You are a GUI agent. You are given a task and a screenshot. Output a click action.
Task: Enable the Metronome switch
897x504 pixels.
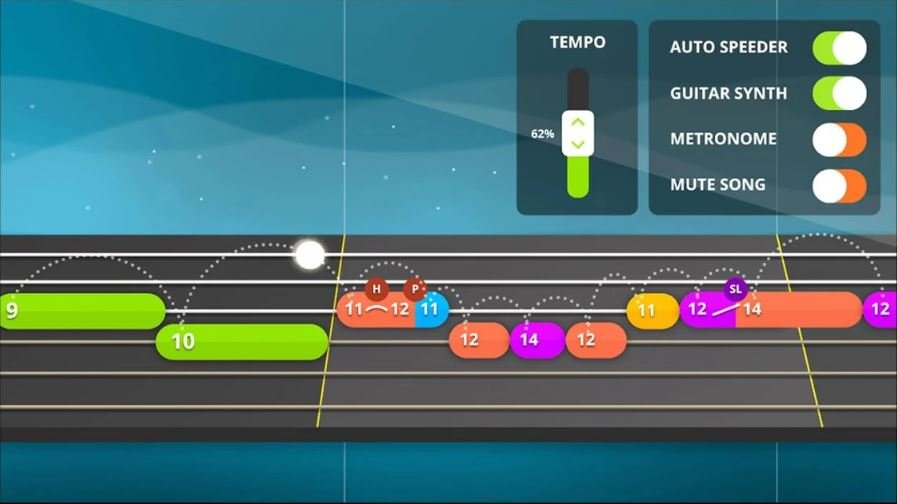point(839,139)
